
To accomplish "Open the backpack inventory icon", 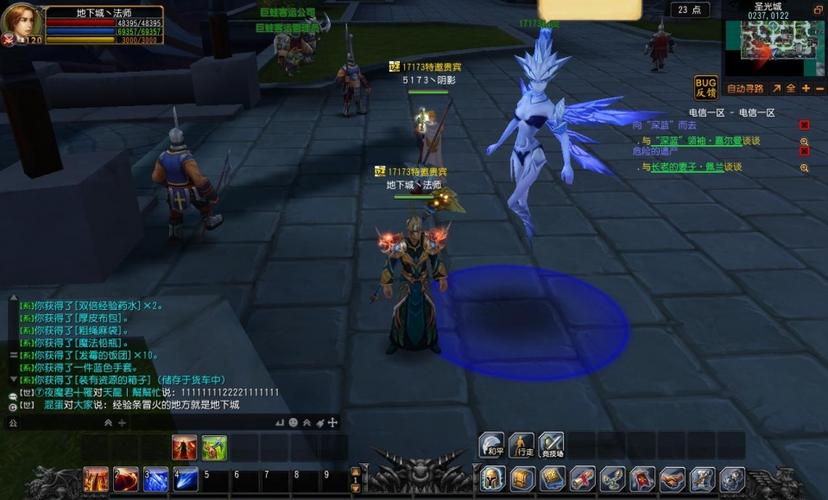I will [x=523, y=479].
